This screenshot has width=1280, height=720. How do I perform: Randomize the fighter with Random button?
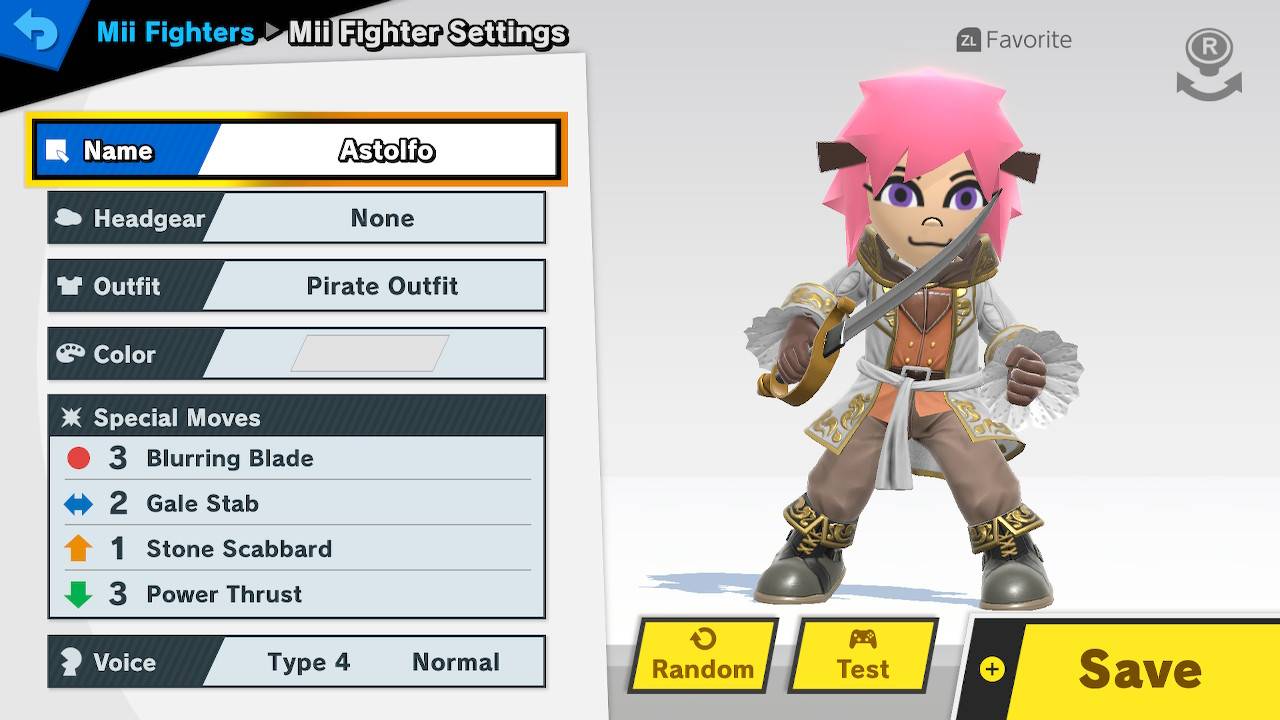[703, 656]
